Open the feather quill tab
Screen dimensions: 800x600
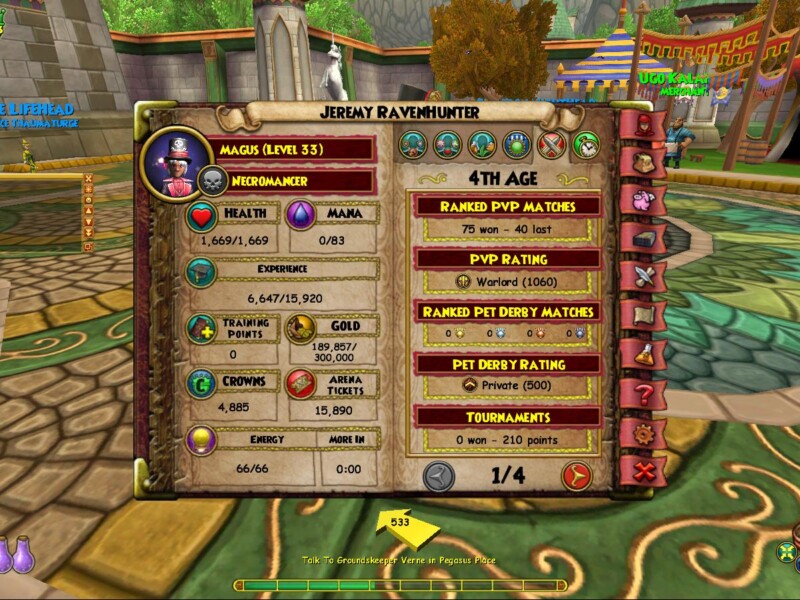640,275
